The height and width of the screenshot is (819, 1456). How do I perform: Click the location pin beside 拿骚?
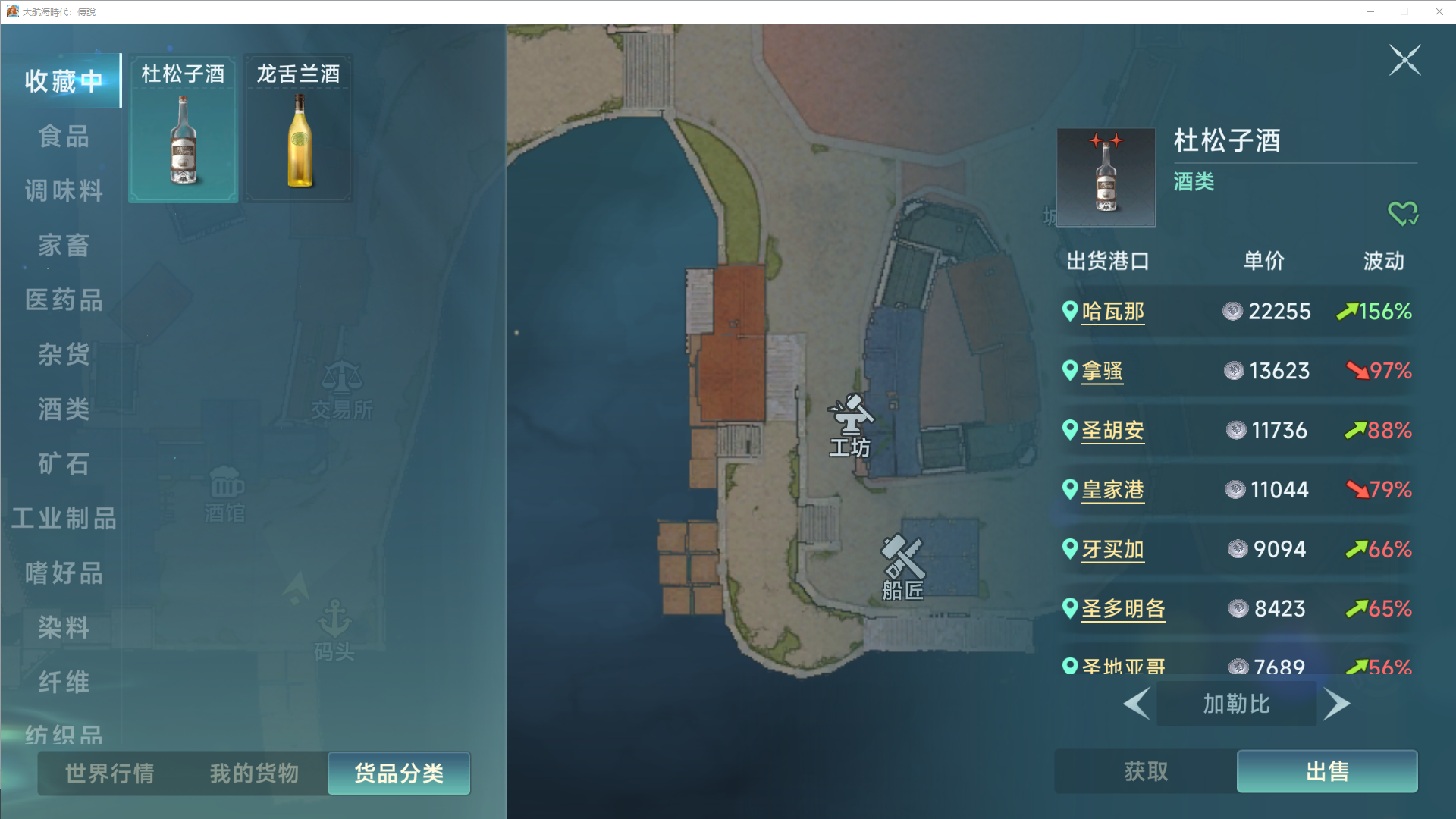[x=1070, y=370]
